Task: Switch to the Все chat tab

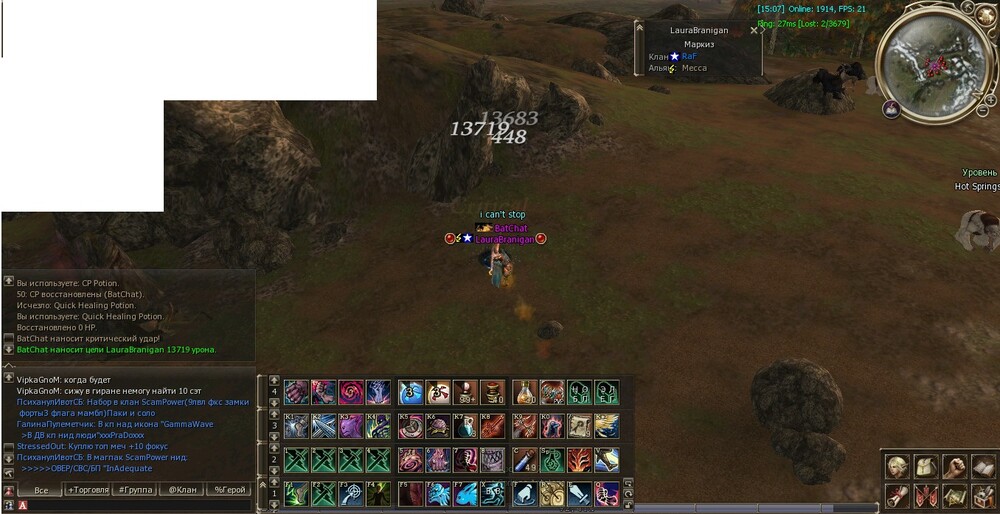Action: point(42,490)
